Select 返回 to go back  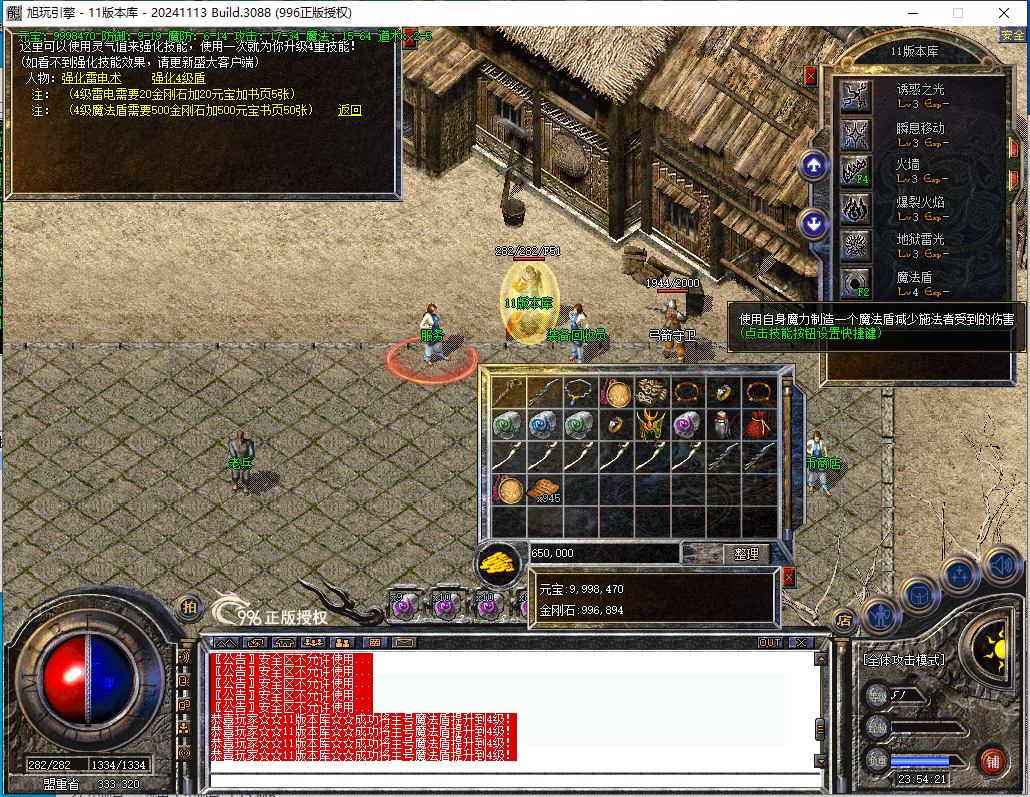click(350, 111)
